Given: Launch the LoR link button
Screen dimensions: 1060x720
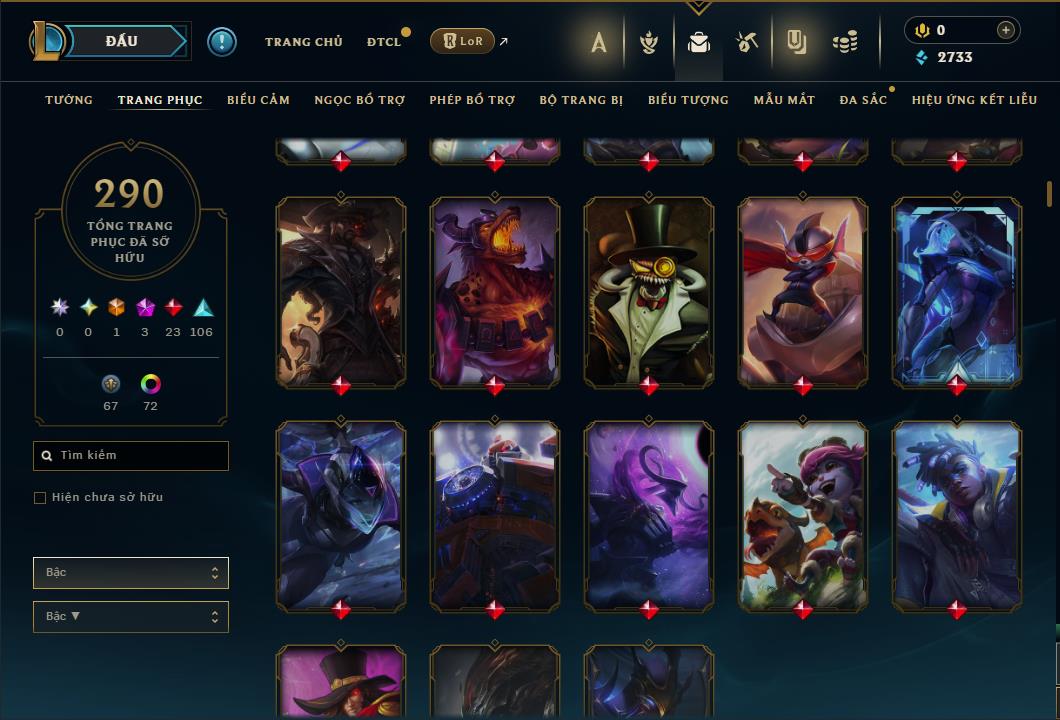Looking at the screenshot, I should click(x=462, y=41).
